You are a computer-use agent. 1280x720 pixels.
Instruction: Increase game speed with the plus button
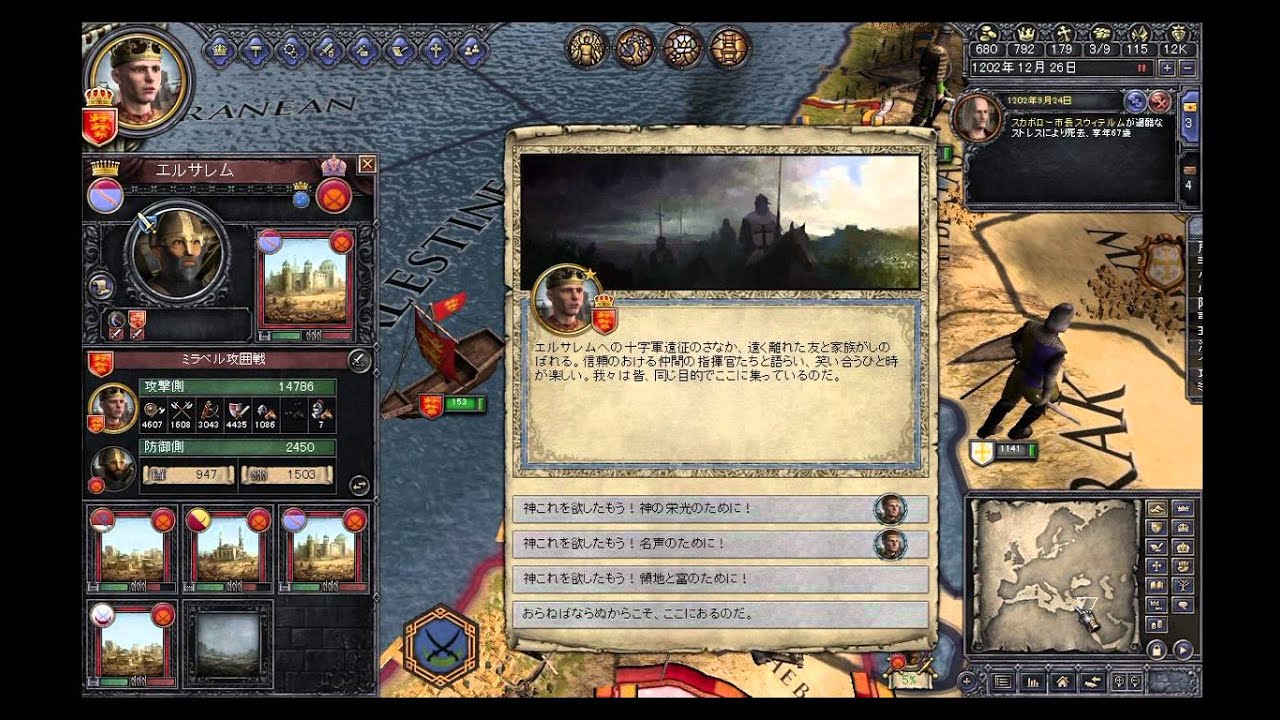pos(1166,68)
